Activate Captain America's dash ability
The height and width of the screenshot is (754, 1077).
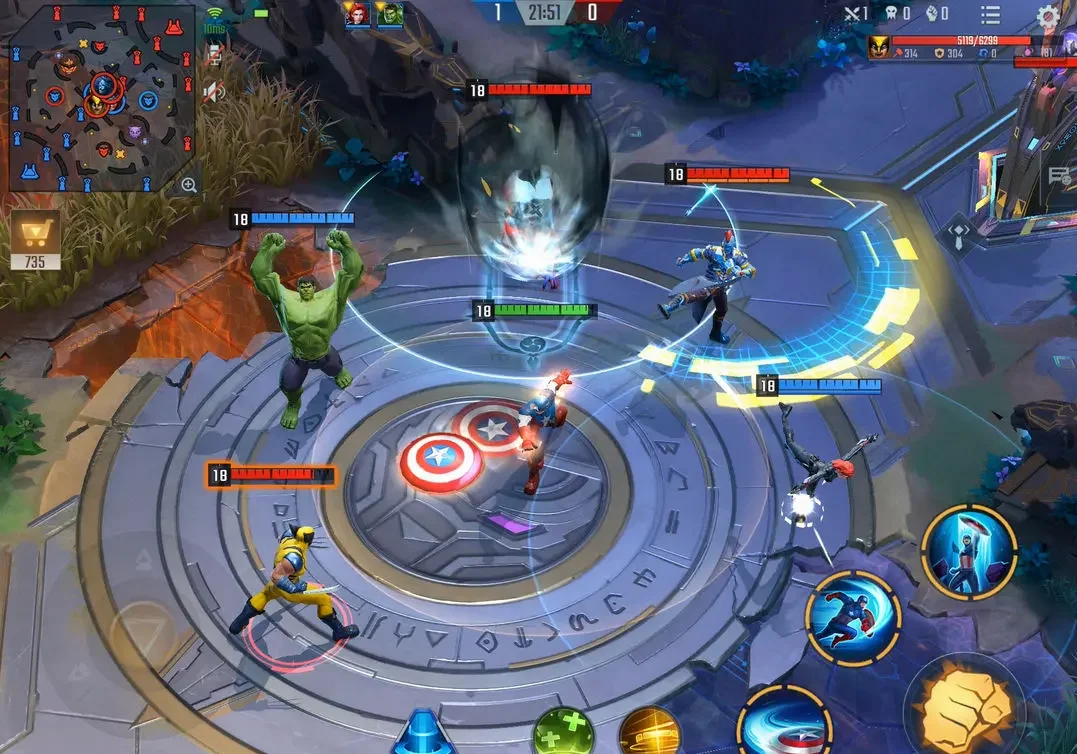coord(852,617)
